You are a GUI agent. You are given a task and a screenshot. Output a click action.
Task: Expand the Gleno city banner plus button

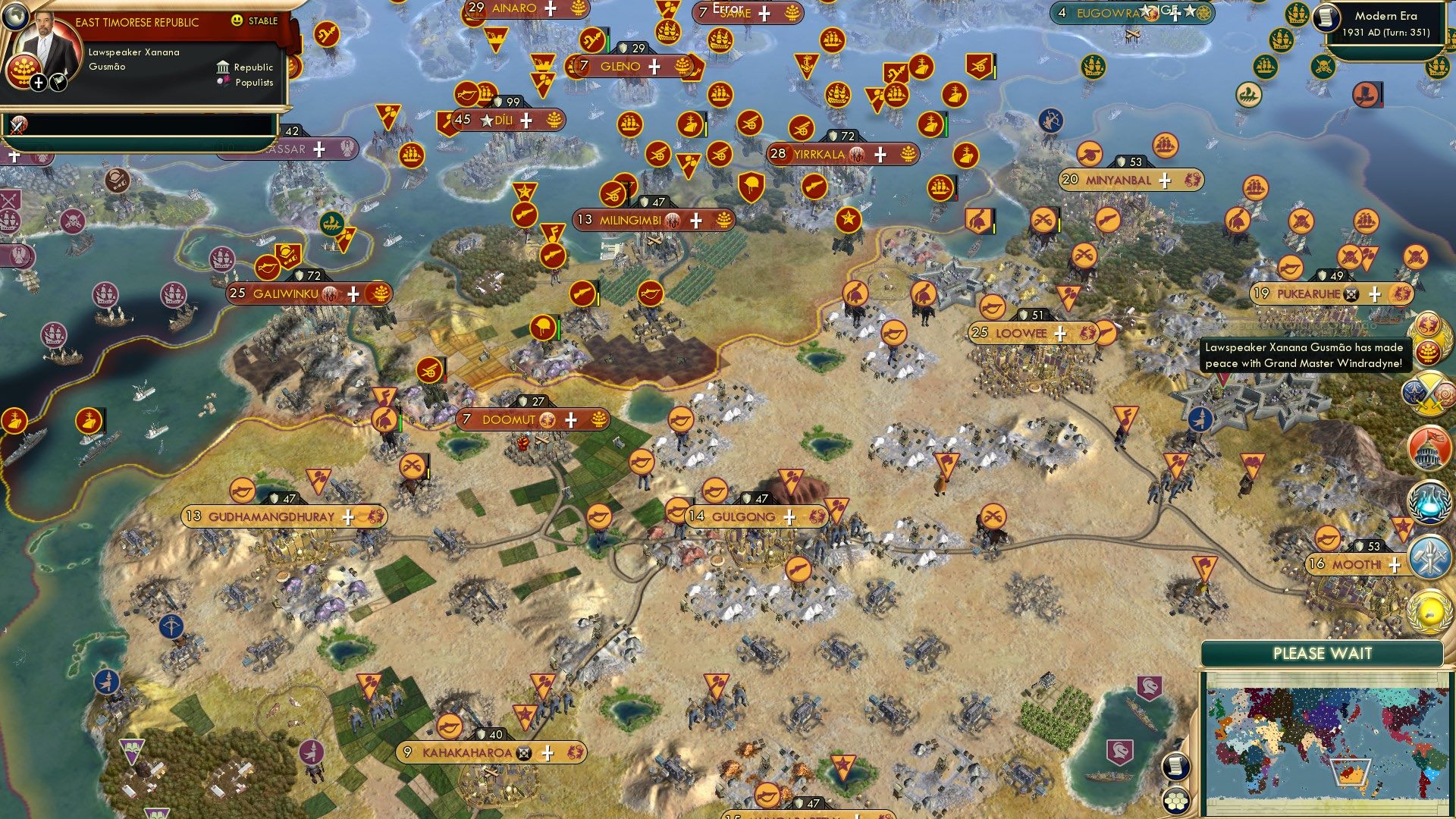tap(652, 67)
